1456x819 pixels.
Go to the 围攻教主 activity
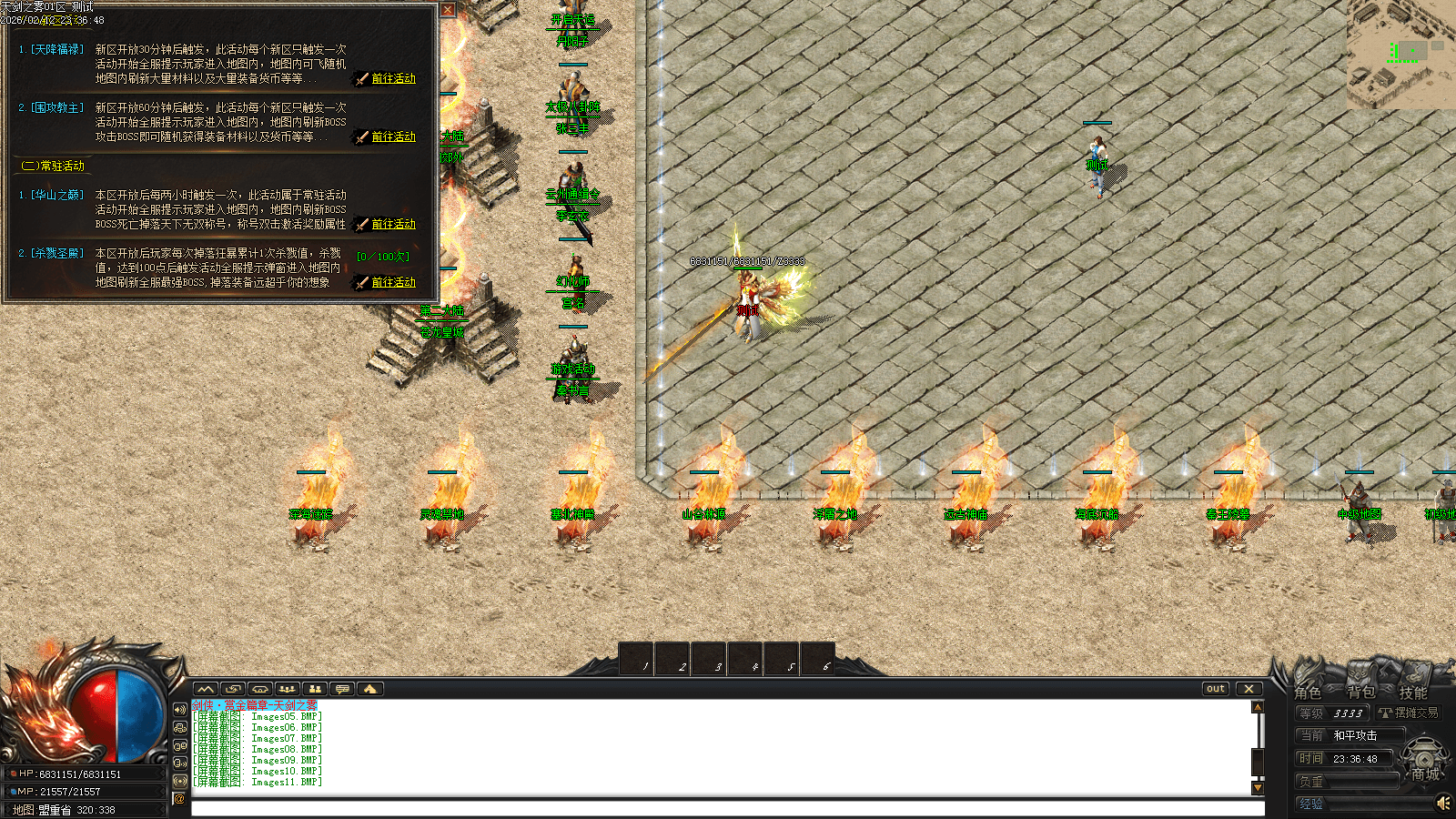pyautogui.click(x=392, y=136)
